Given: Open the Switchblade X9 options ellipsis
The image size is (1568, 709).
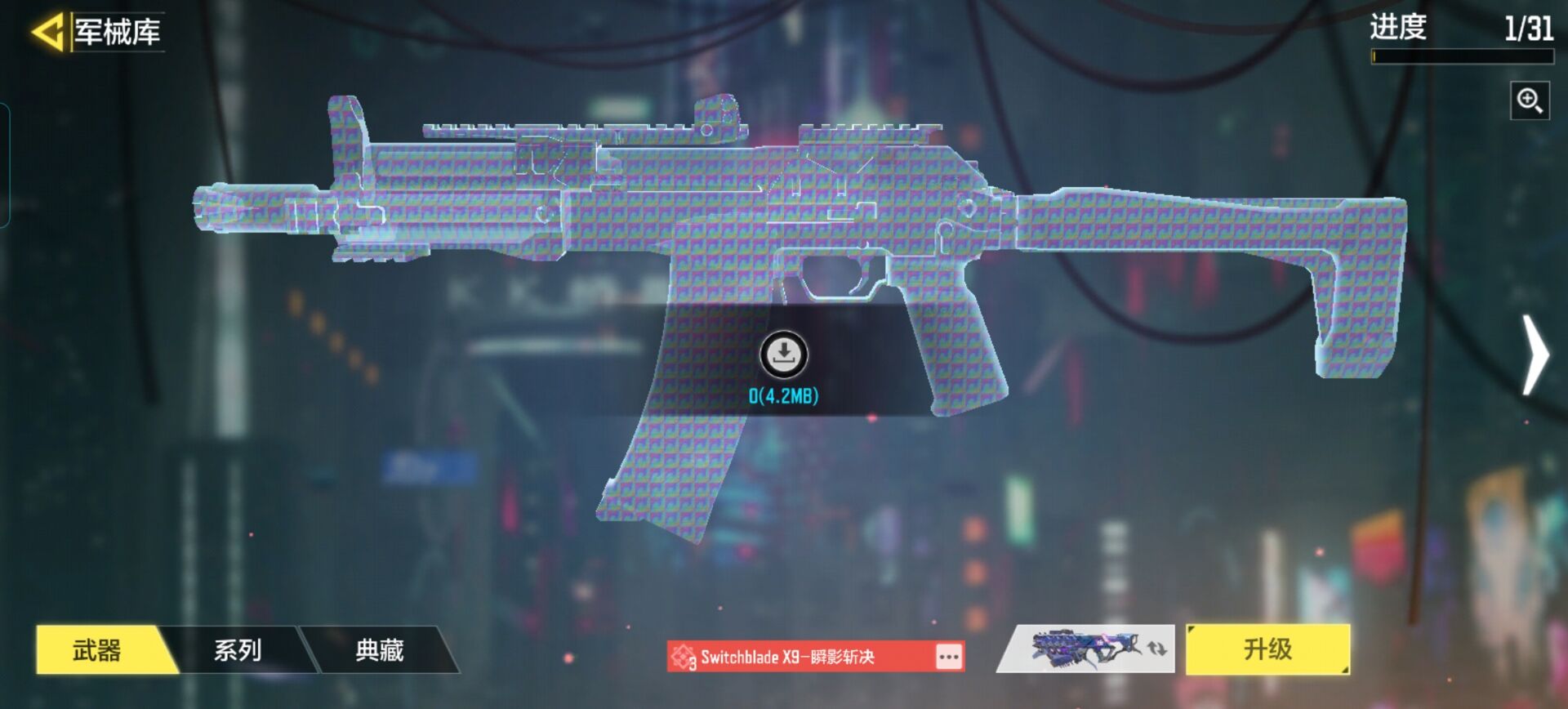Looking at the screenshot, I should tap(948, 657).
